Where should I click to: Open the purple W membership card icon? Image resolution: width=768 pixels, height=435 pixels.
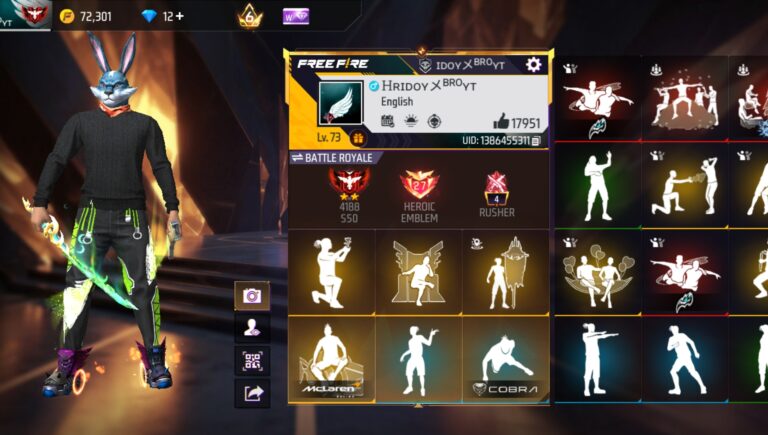295,16
